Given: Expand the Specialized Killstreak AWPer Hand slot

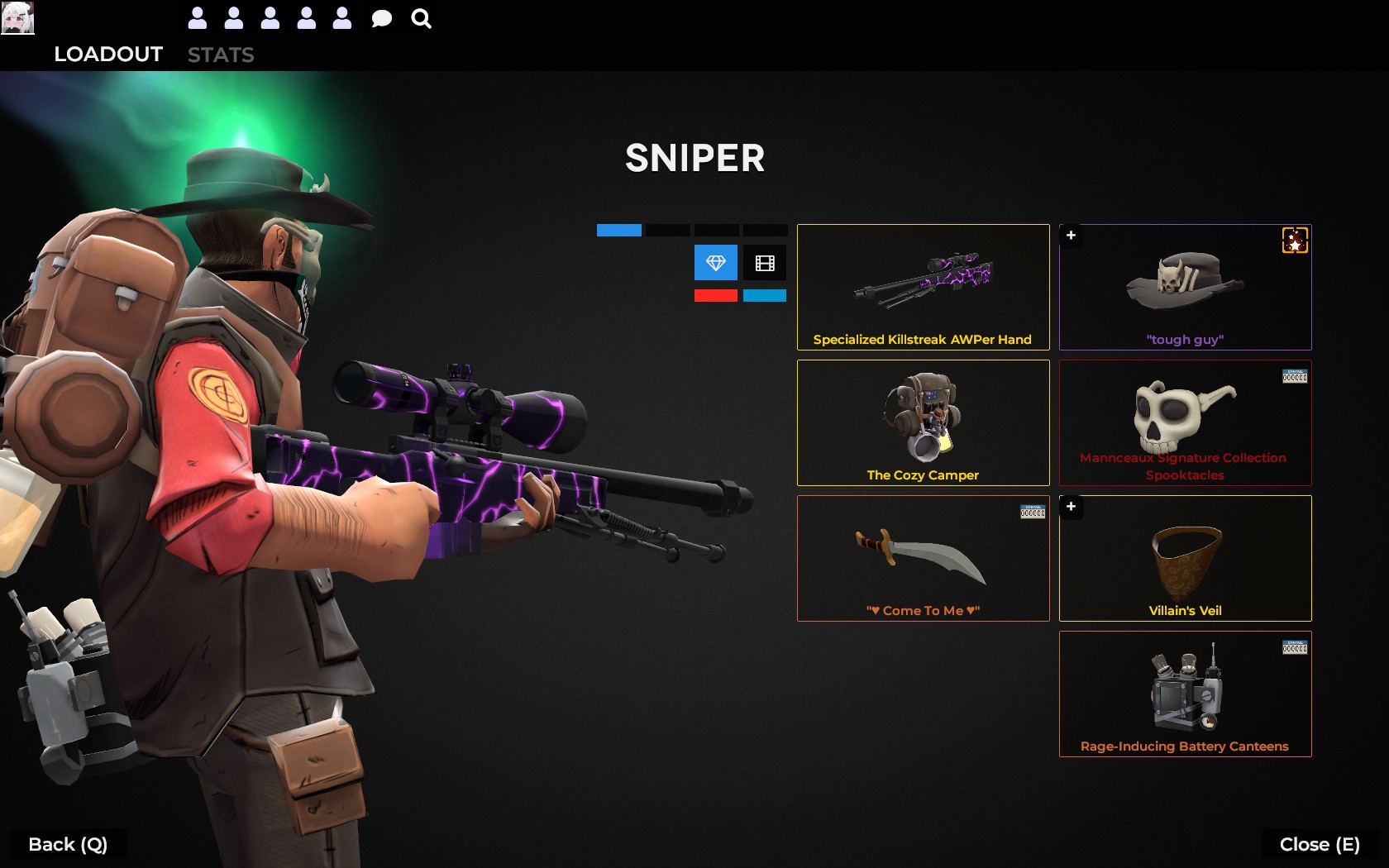Looking at the screenshot, I should click(923, 287).
